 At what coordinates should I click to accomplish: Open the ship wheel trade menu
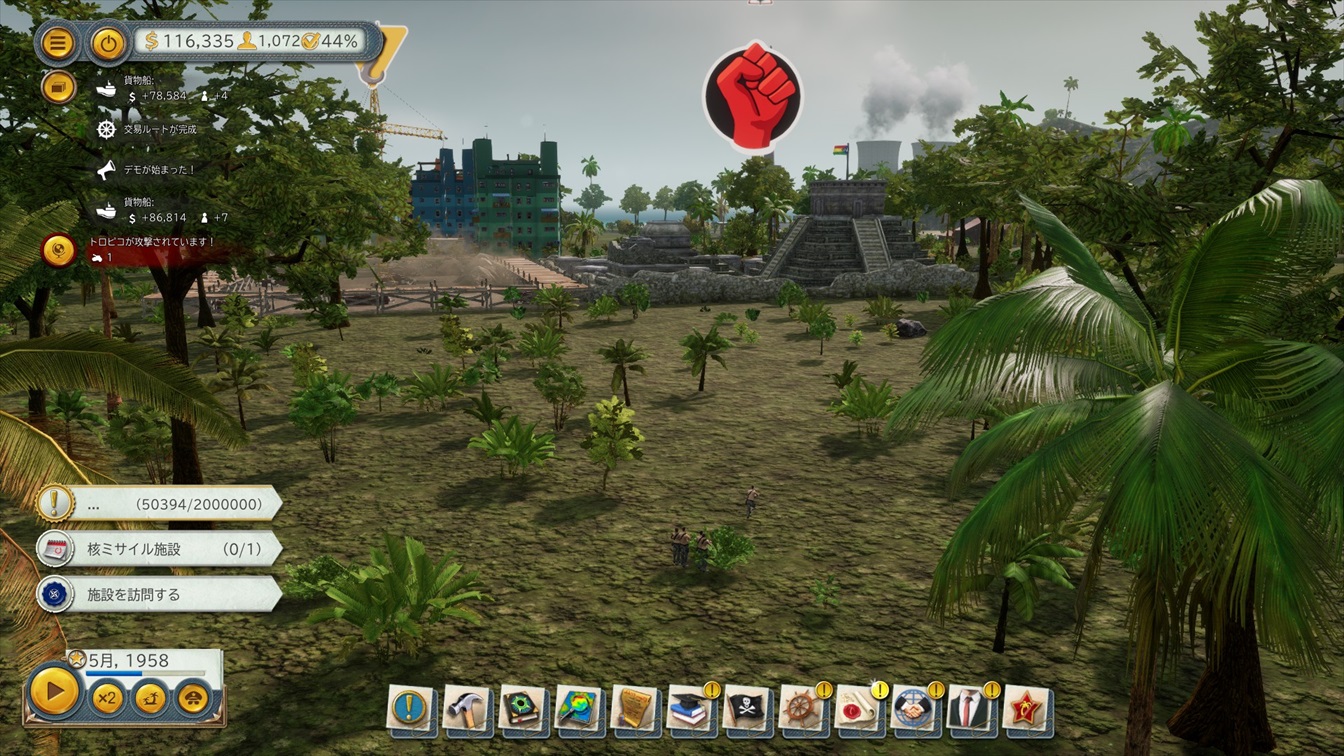802,708
